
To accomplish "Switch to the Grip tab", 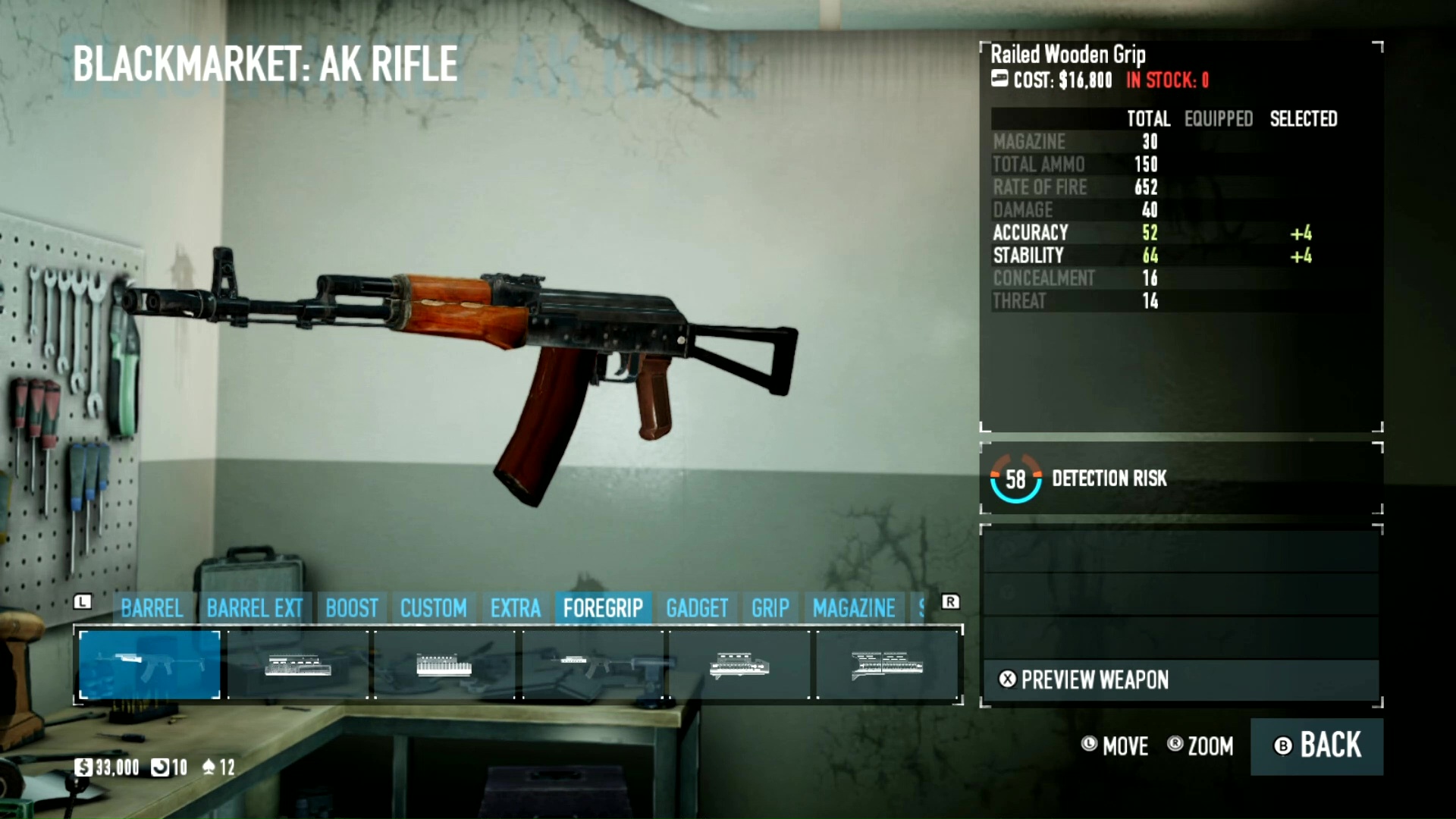I will [770, 608].
